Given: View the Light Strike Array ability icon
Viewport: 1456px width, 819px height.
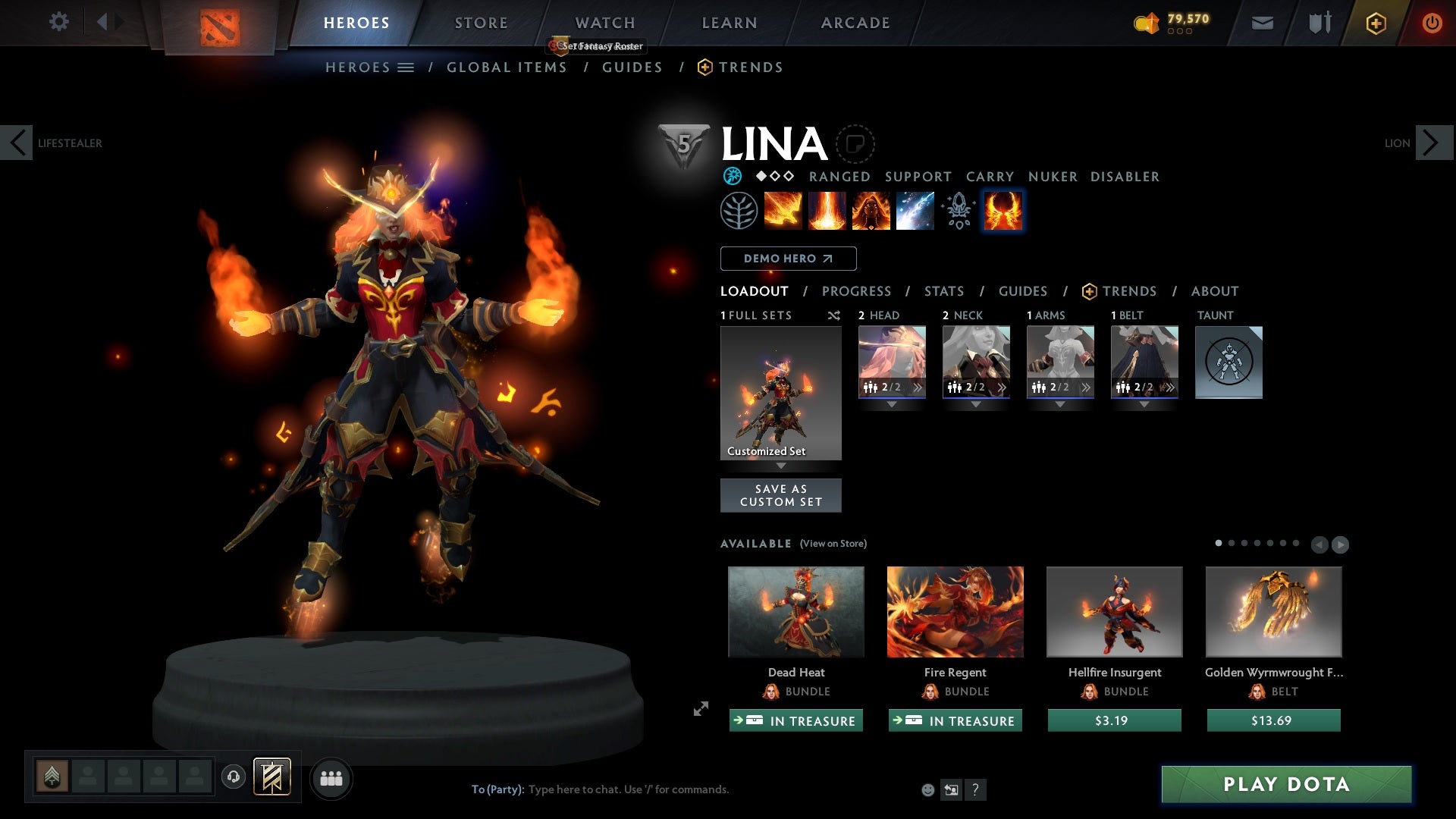Looking at the screenshot, I should [827, 211].
